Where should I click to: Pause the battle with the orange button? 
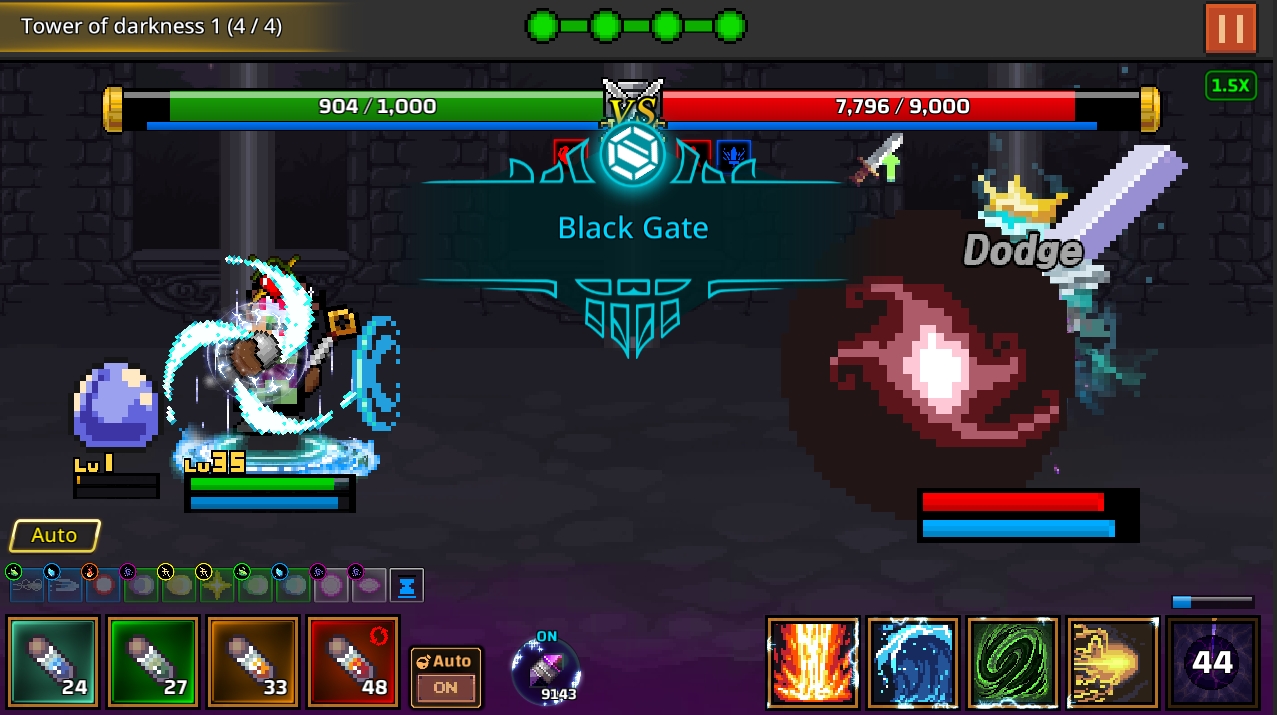1230,28
